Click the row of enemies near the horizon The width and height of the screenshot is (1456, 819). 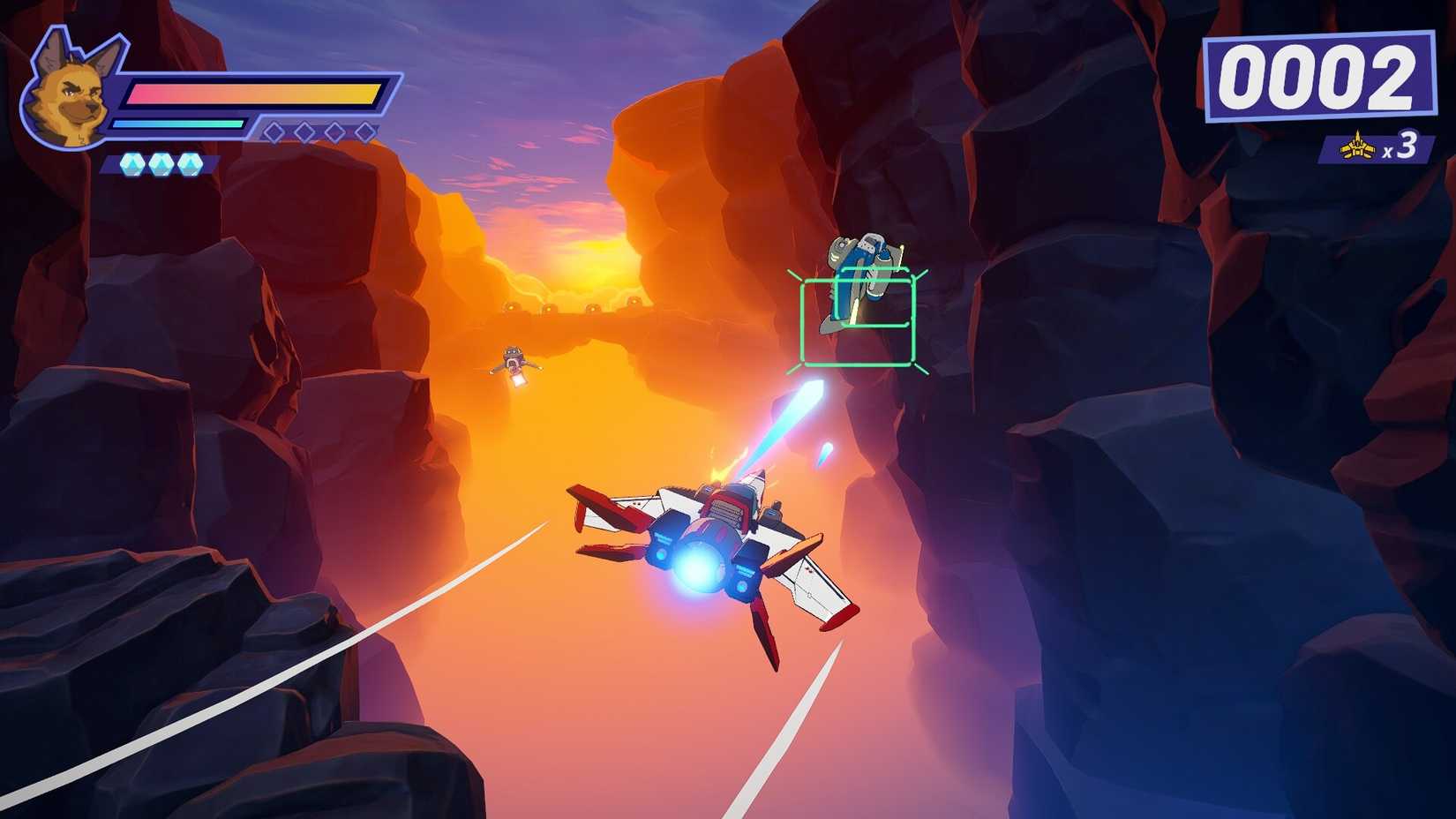pos(574,306)
